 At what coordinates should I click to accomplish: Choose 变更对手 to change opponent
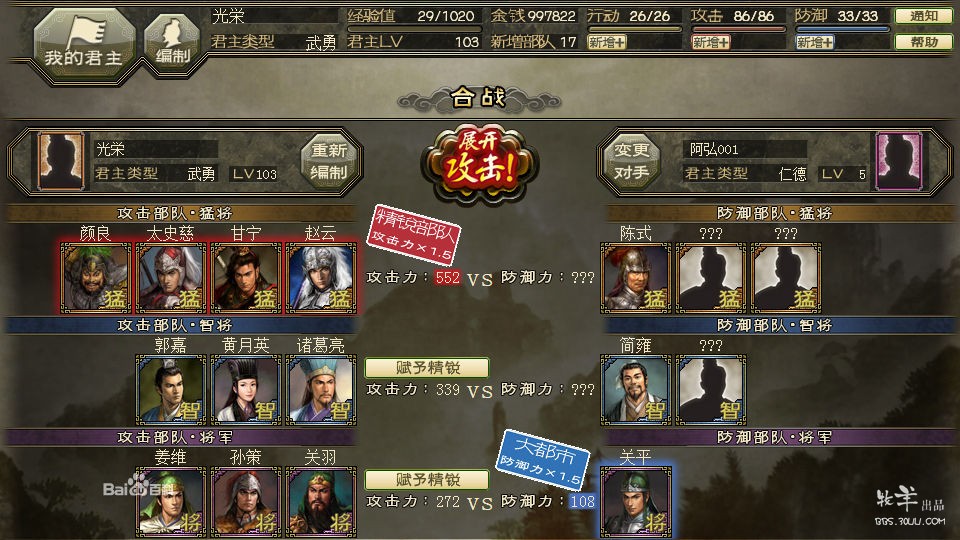coord(631,161)
